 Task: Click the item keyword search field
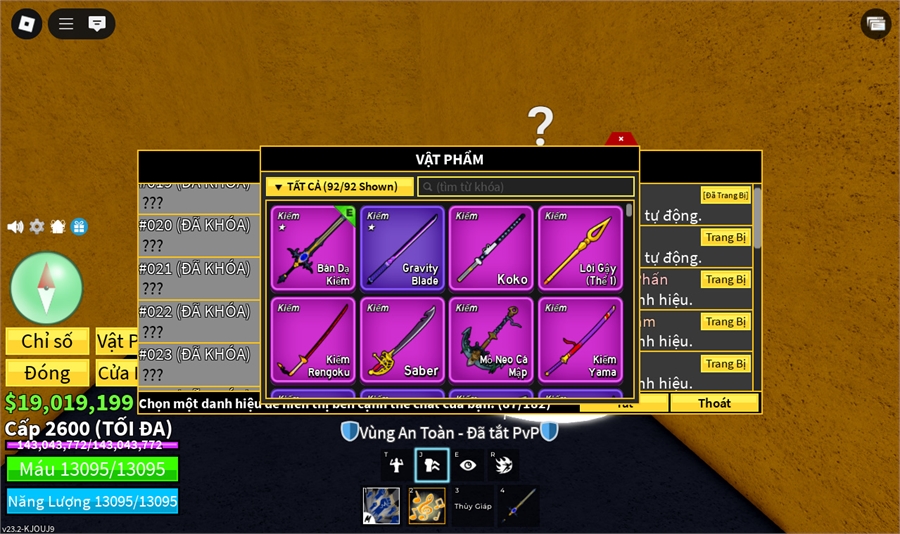(x=527, y=187)
